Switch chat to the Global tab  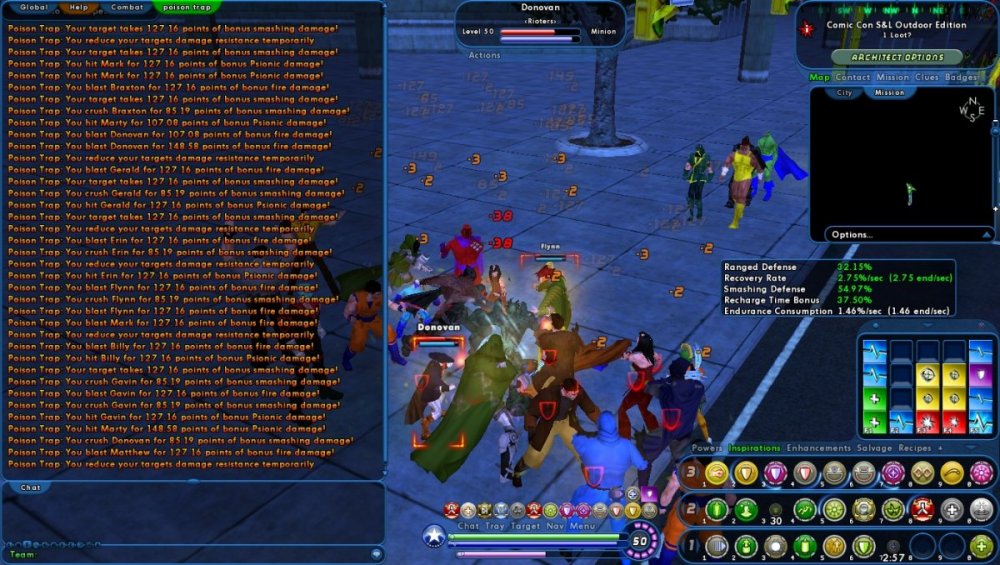(x=33, y=7)
